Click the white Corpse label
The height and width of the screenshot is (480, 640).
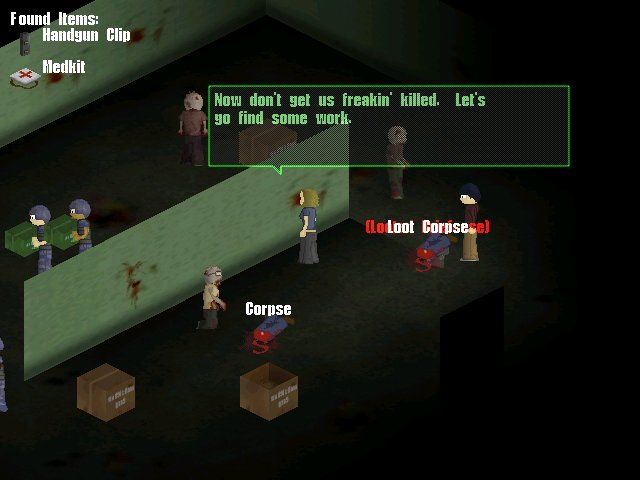point(268,309)
